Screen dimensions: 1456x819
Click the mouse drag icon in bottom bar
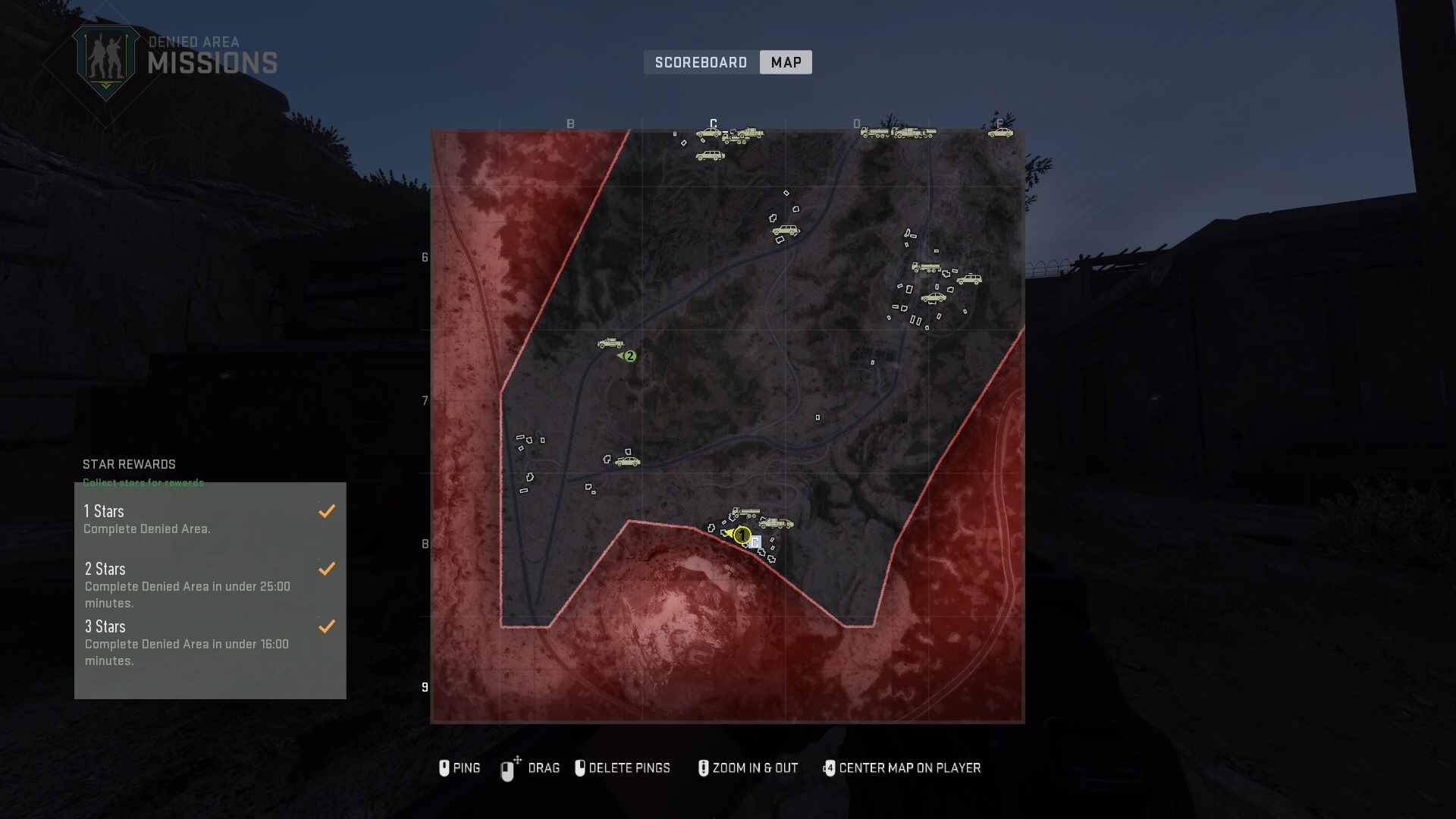pyautogui.click(x=507, y=767)
